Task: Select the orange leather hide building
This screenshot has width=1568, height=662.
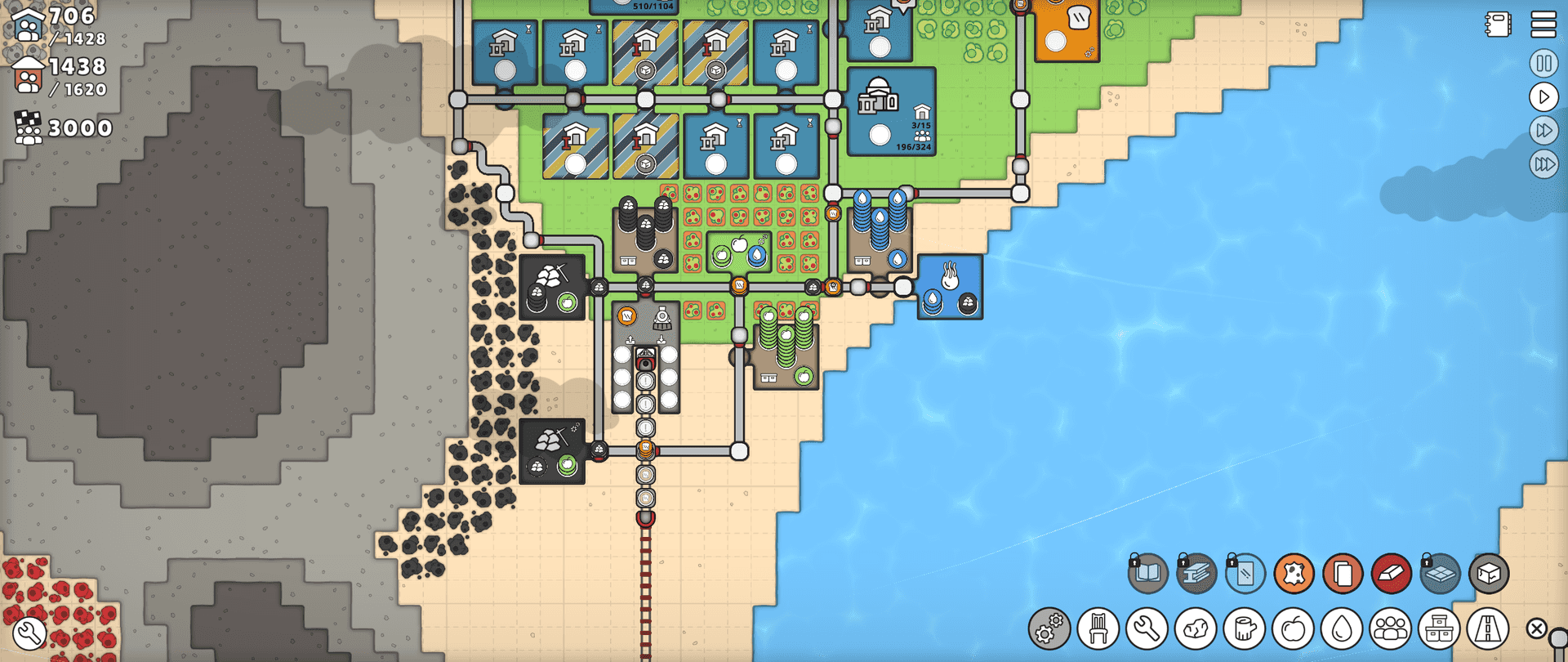Action: 1294,574
